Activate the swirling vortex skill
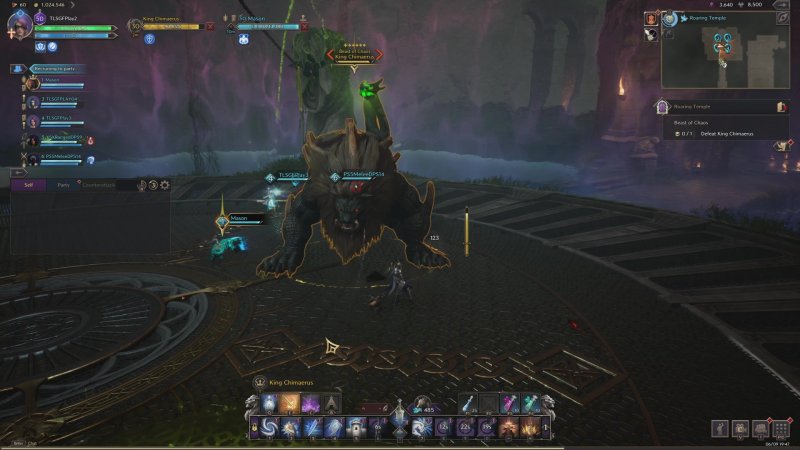This screenshot has width=800, height=450. (271, 428)
